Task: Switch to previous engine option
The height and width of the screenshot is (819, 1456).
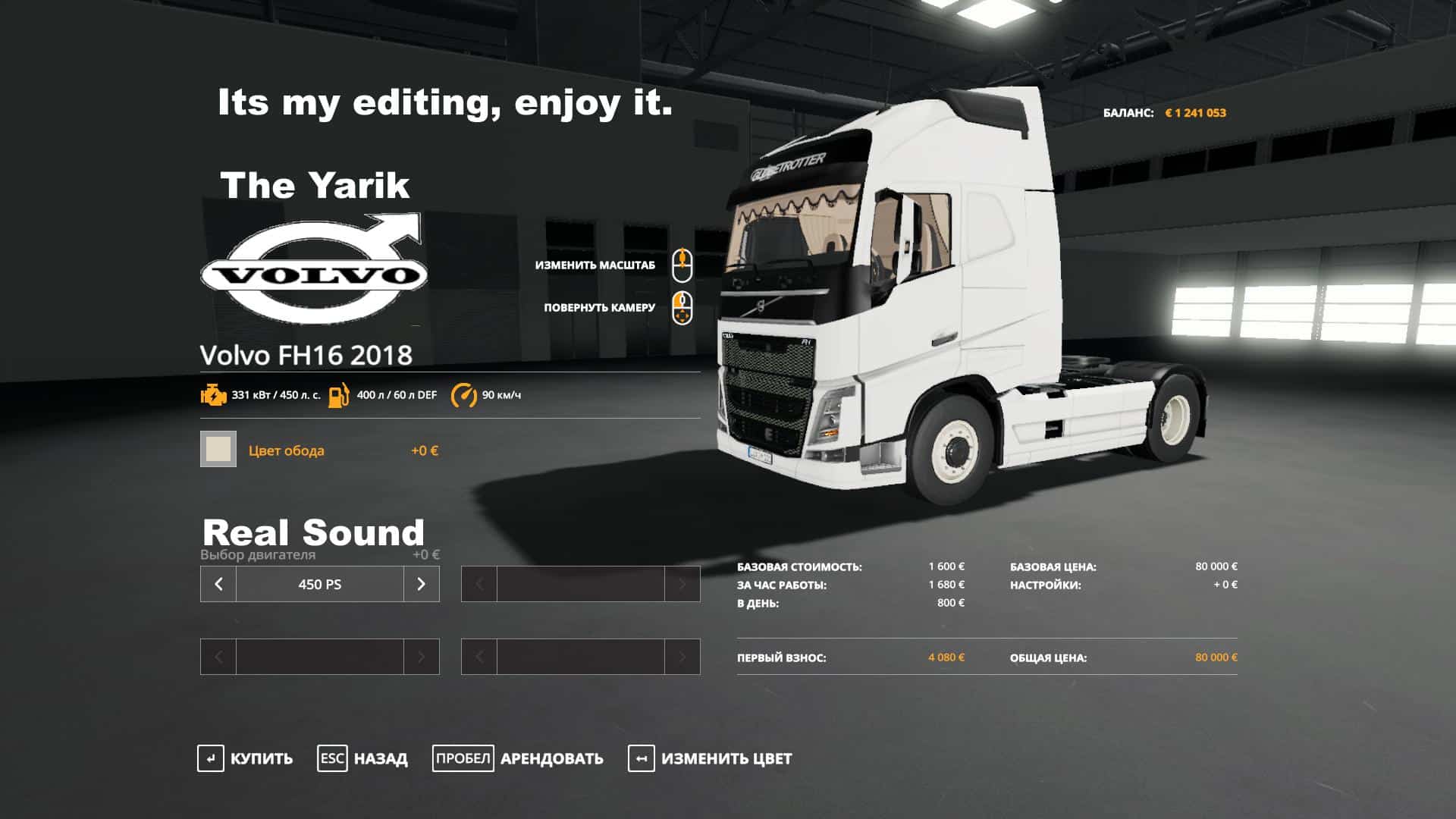Action: (x=218, y=584)
